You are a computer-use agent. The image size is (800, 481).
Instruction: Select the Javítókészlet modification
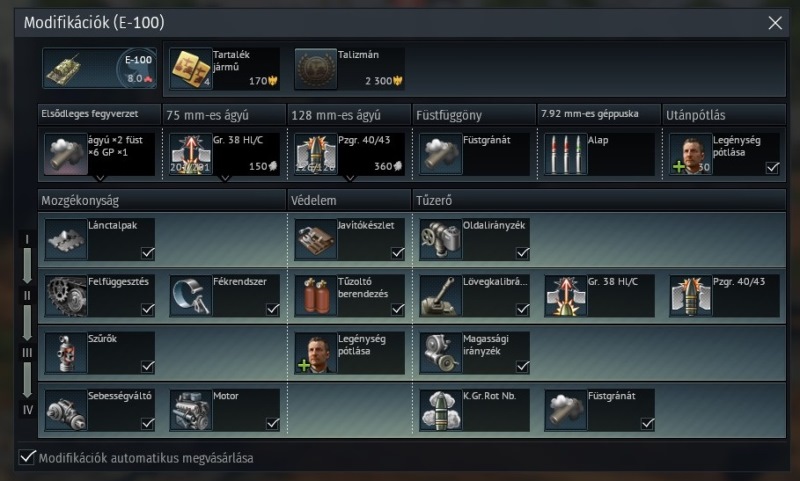[x=349, y=240]
